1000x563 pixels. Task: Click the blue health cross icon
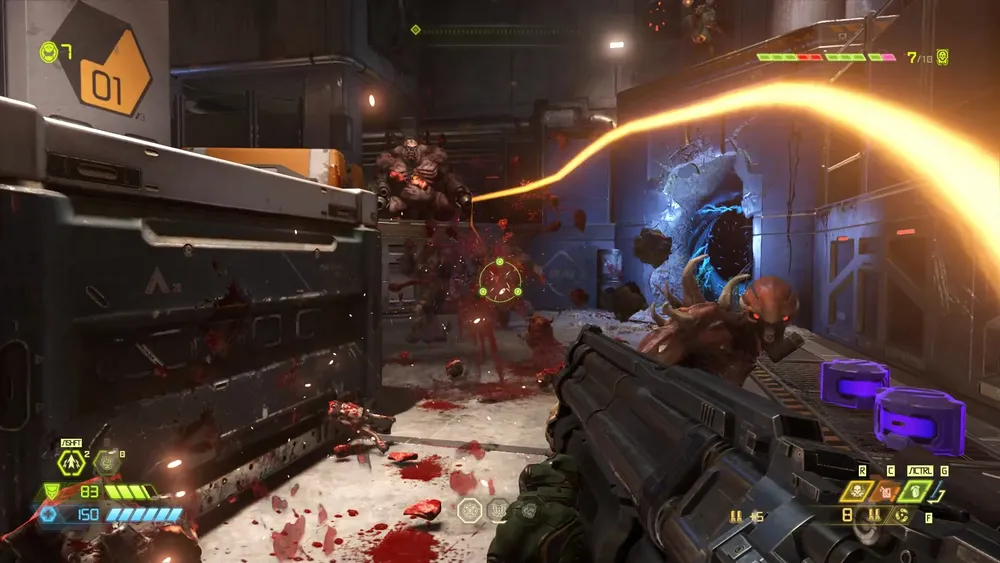[x=47, y=514]
